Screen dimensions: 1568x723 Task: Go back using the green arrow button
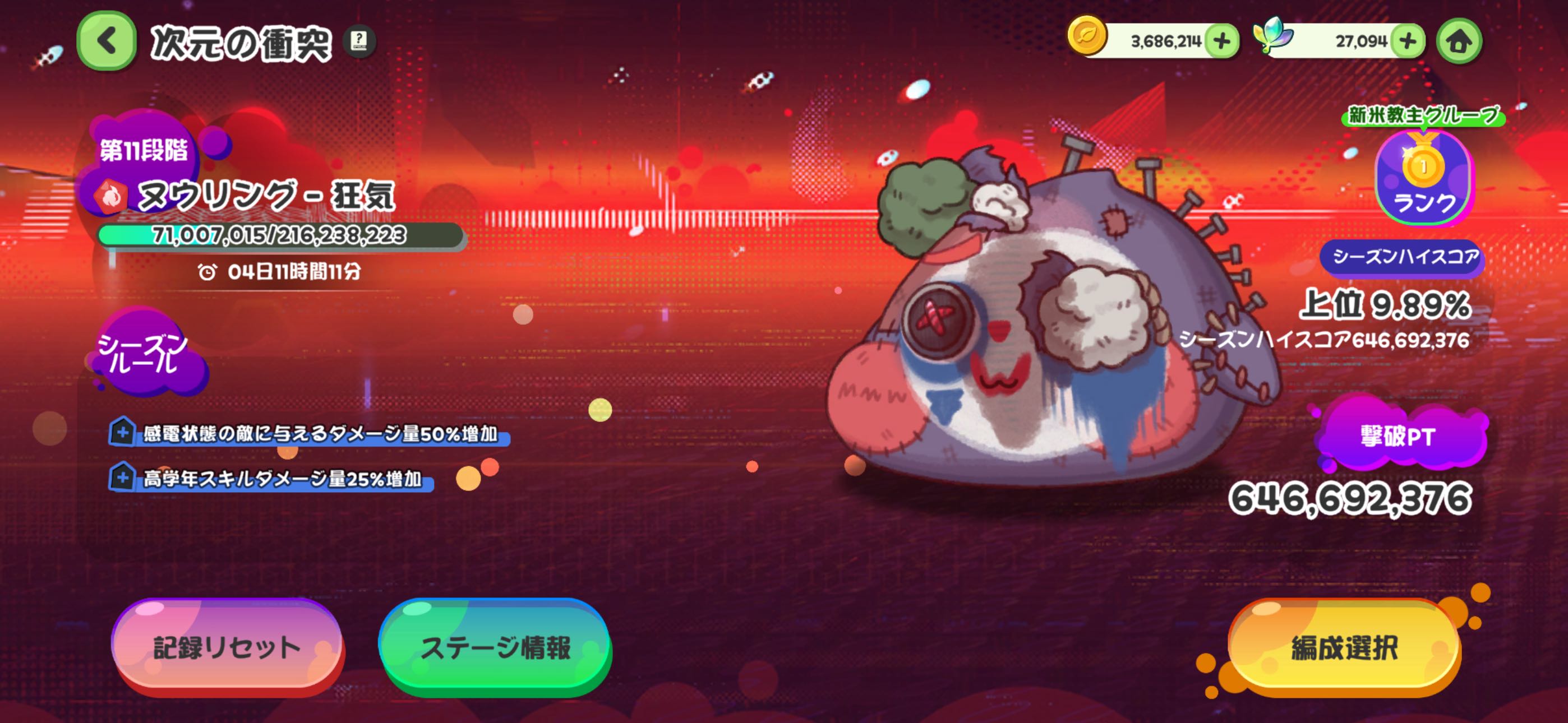(x=107, y=41)
